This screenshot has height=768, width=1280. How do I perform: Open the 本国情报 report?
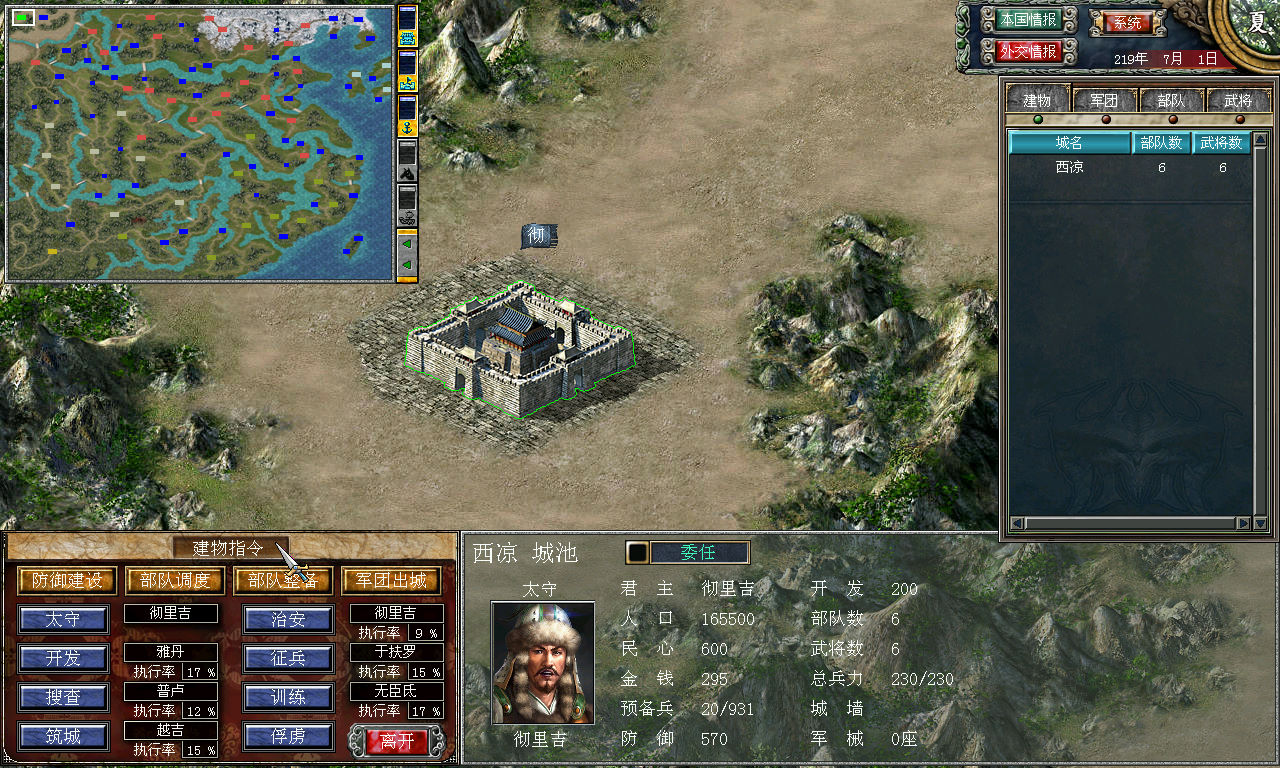(x=1027, y=20)
